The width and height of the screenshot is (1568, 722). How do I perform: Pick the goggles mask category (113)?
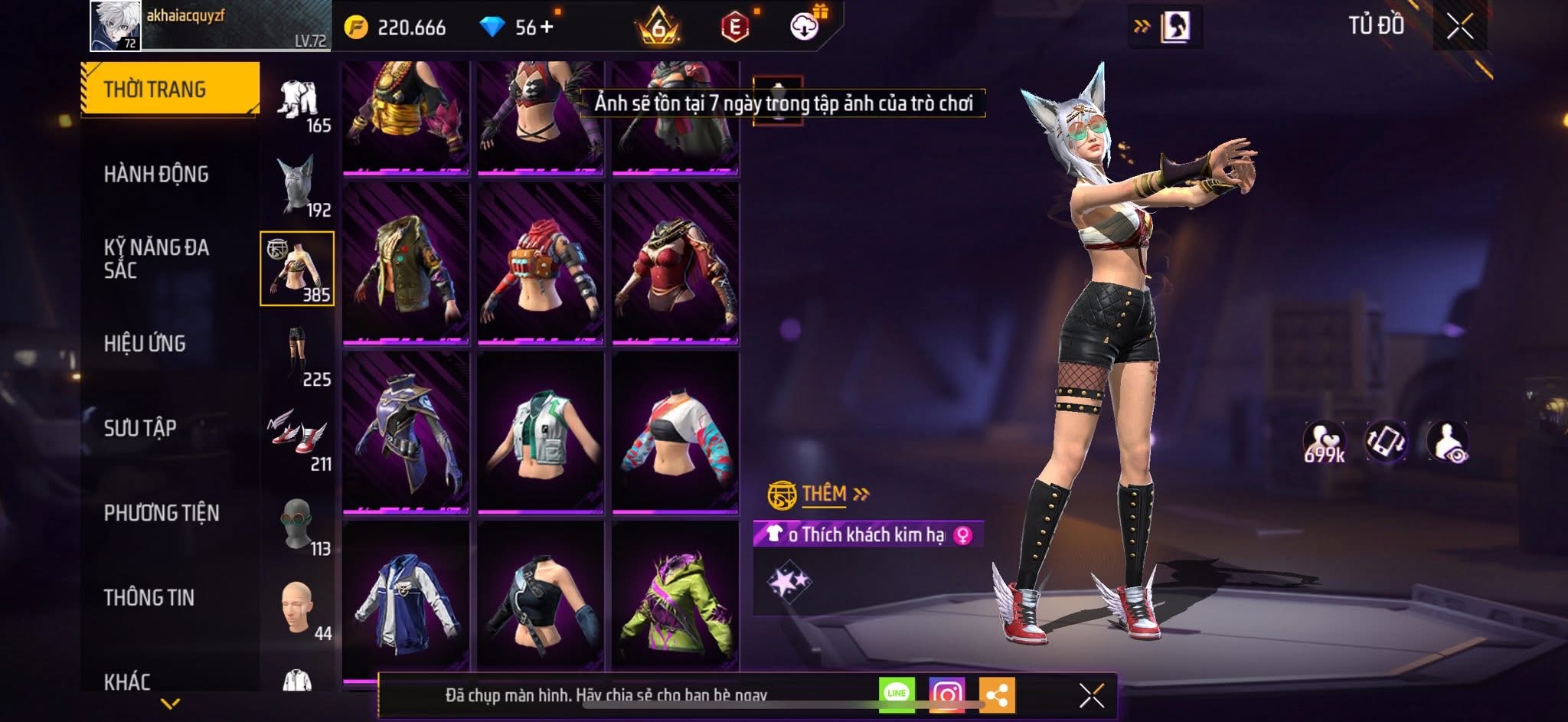click(x=297, y=524)
